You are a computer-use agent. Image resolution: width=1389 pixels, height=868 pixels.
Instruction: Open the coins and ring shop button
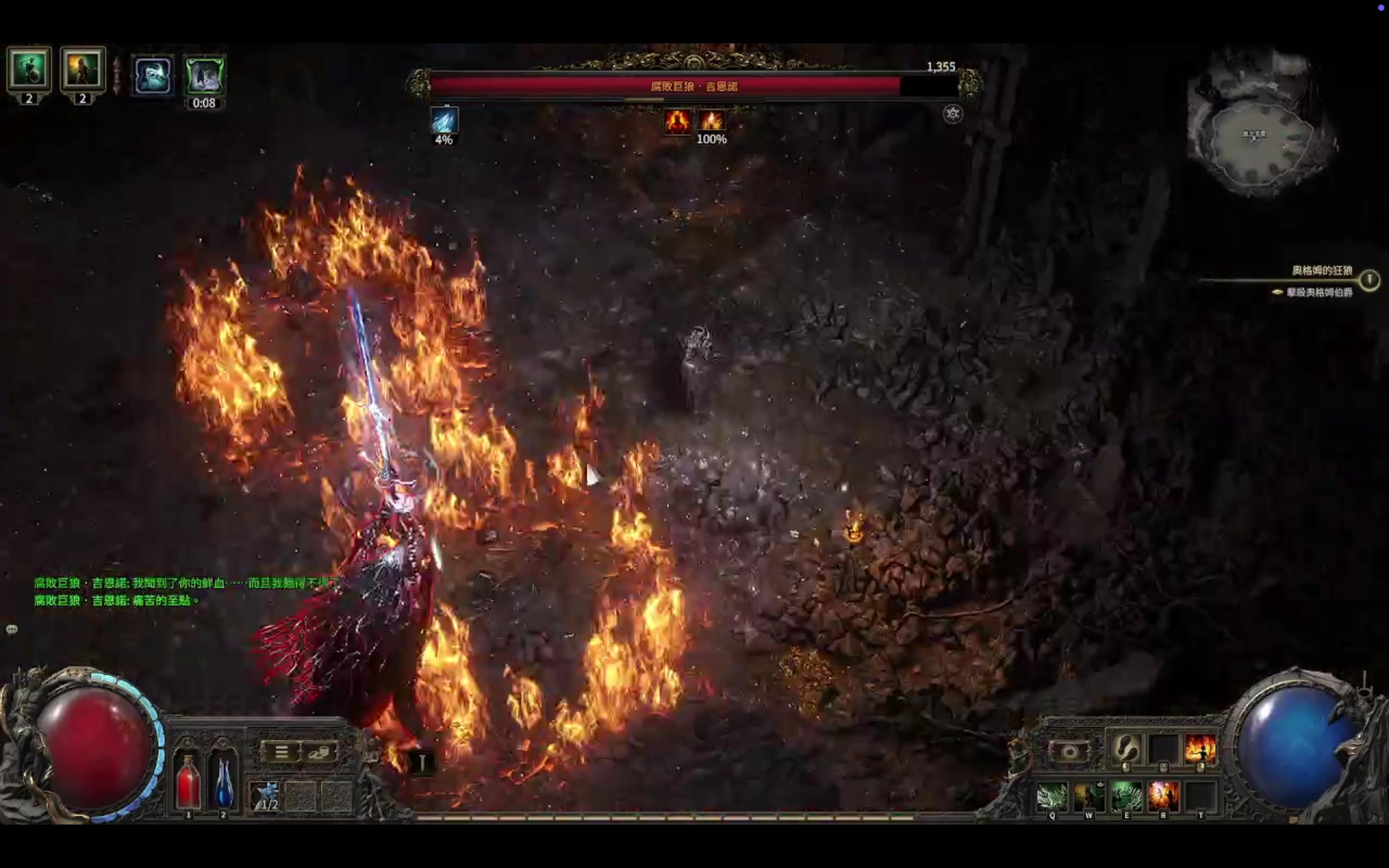tap(318, 752)
